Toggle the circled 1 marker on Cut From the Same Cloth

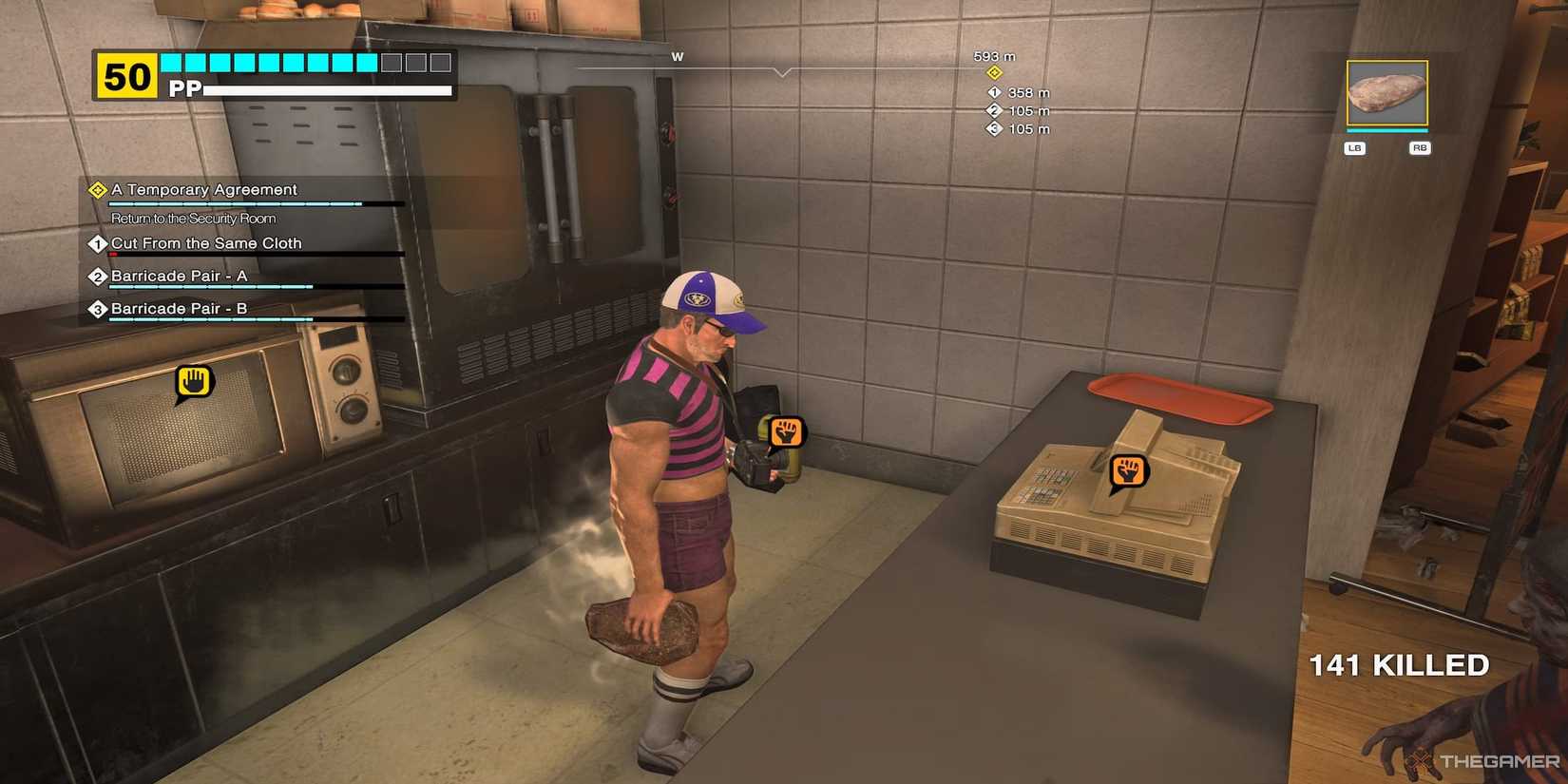[x=96, y=243]
